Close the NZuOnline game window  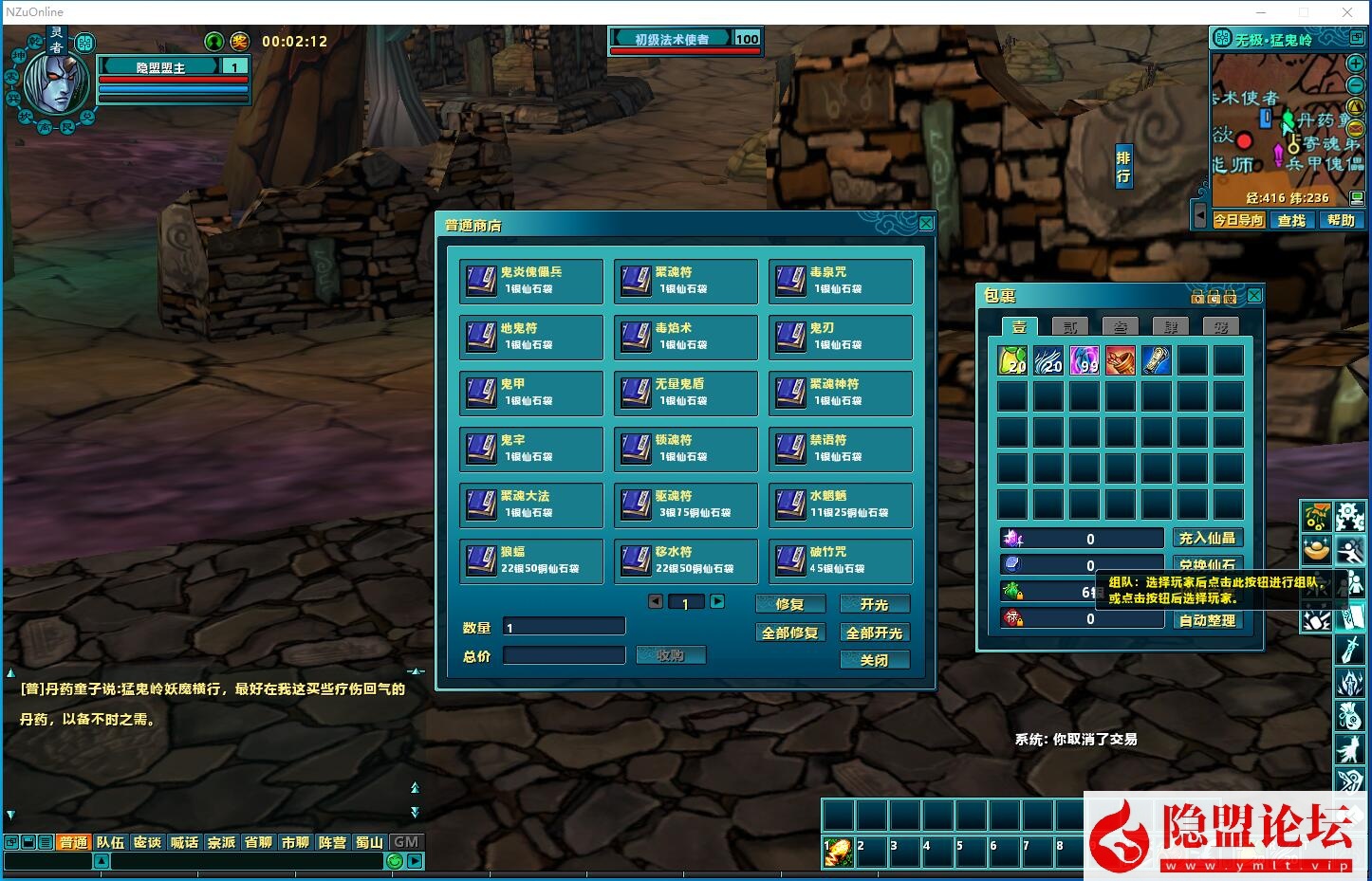pos(1347,12)
